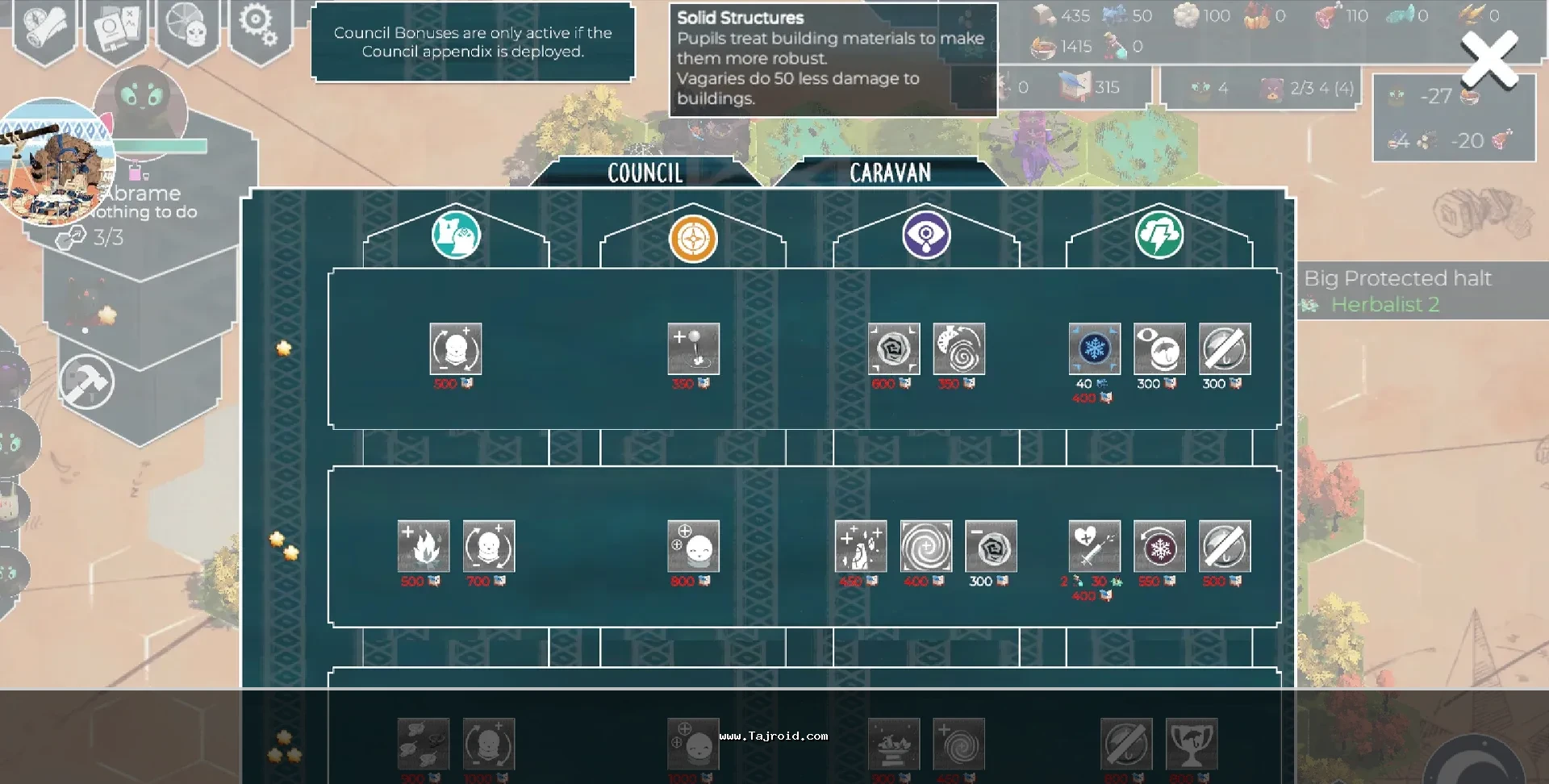Select the telescope character portrait
1549x784 pixels.
pos(55,163)
